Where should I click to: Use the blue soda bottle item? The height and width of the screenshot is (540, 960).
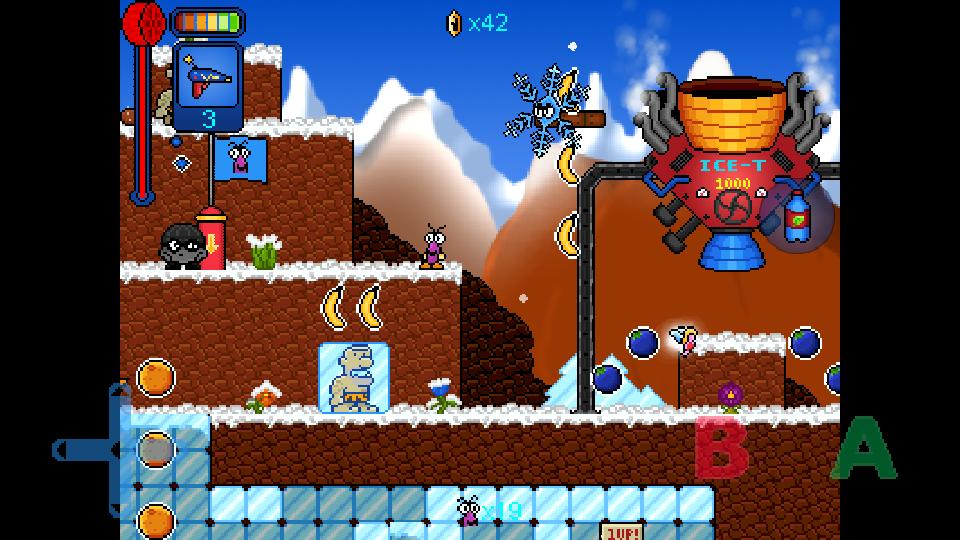[796, 216]
